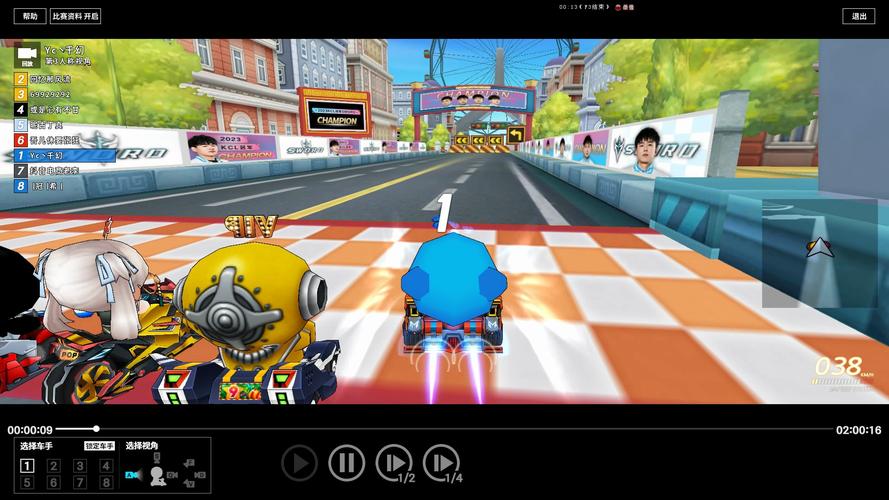Viewport: 889px width, 500px height.
Task: Set playback speed to 1/4
Action: (441, 463)
